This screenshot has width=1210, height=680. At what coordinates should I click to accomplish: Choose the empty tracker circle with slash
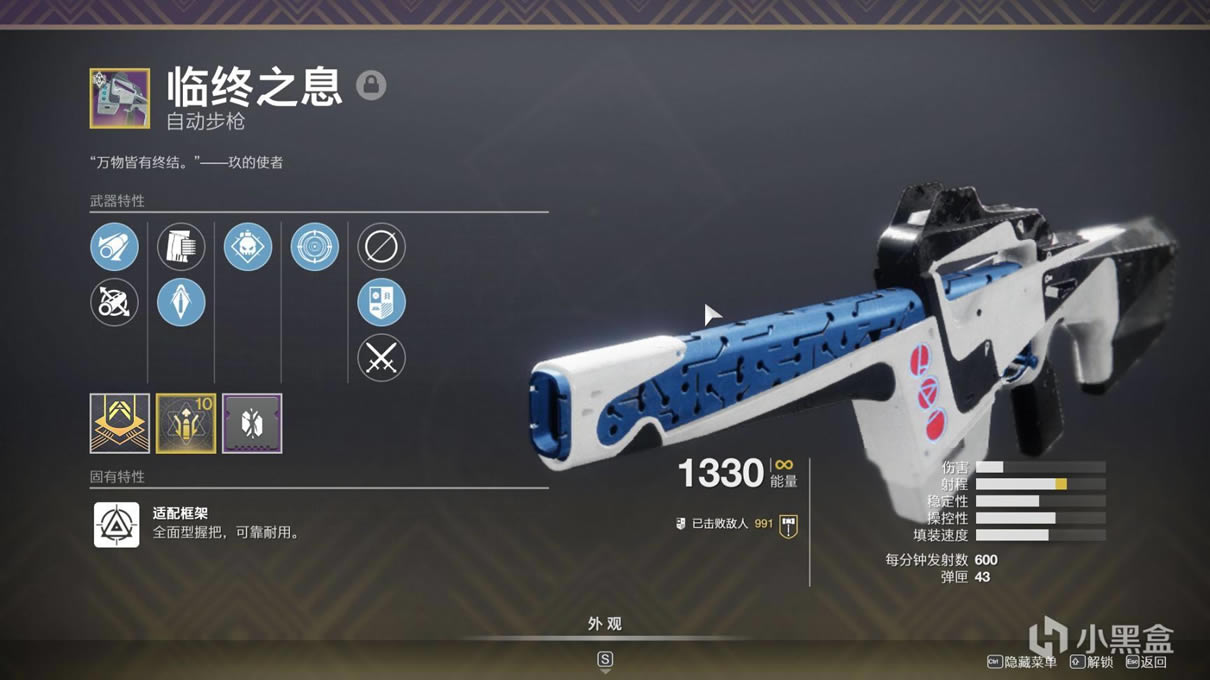(x=381, y=246)
